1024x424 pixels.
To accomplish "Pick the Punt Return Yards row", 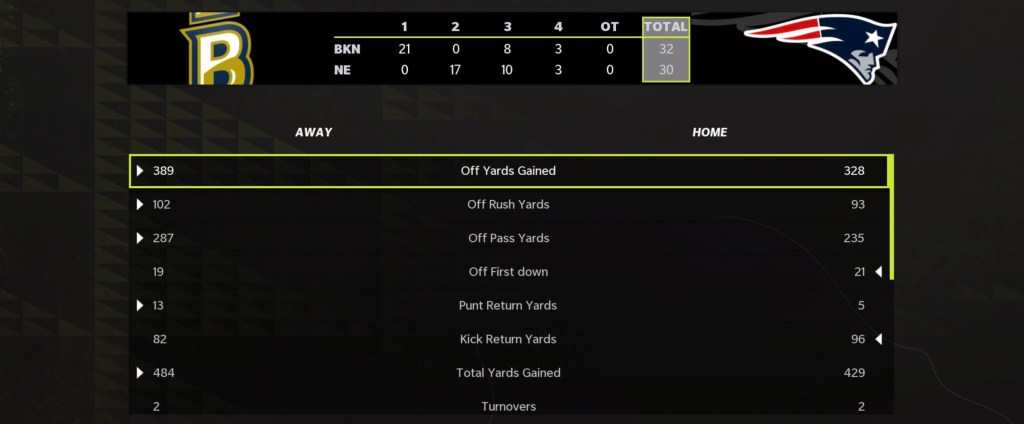I will [508, 305].
